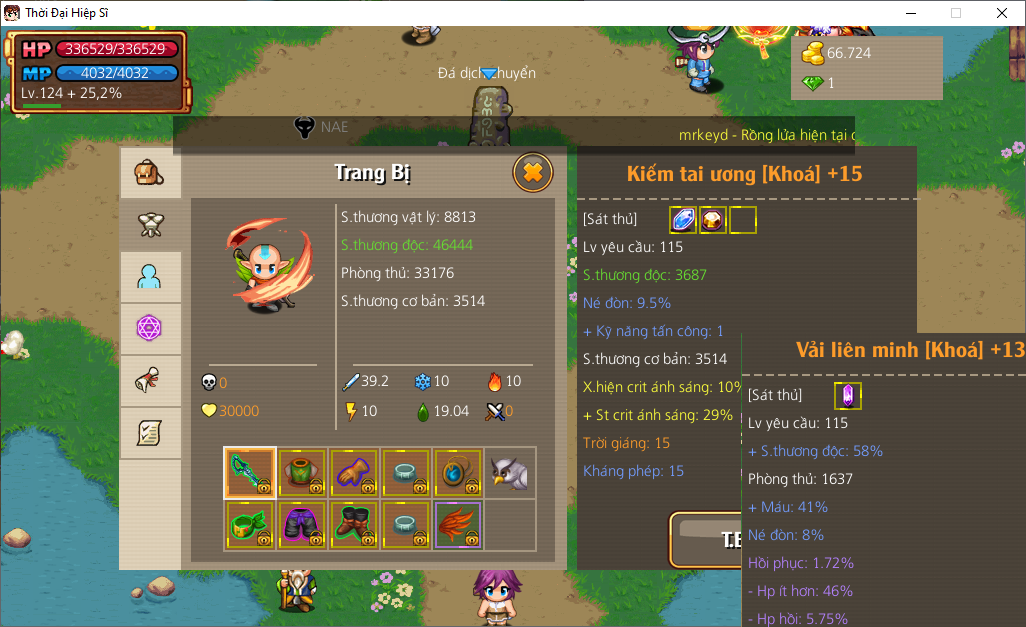Choose the green bandana helmet slot
Image resolution: width=1026 pixels, height=627 pixels.
250,525
